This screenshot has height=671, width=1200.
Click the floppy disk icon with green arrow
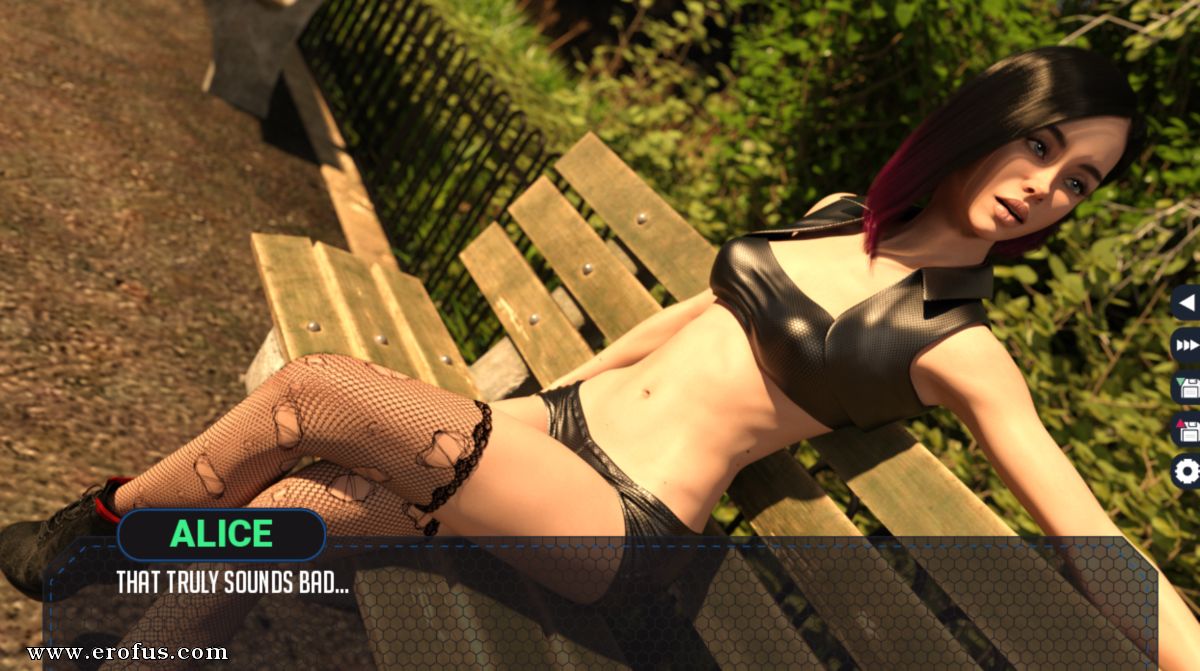click(1187, 387)
